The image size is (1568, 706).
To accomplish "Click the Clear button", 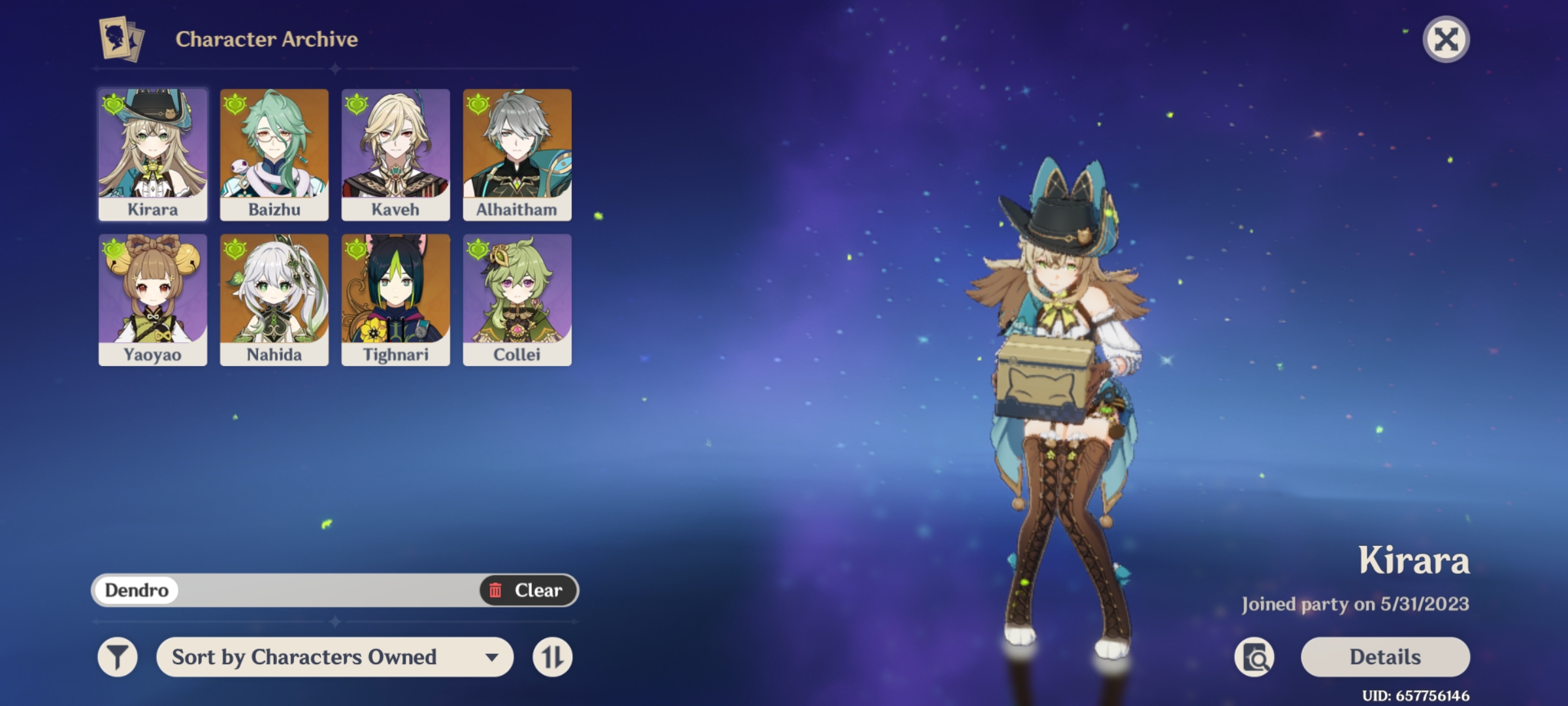I will tap(529, 590).
